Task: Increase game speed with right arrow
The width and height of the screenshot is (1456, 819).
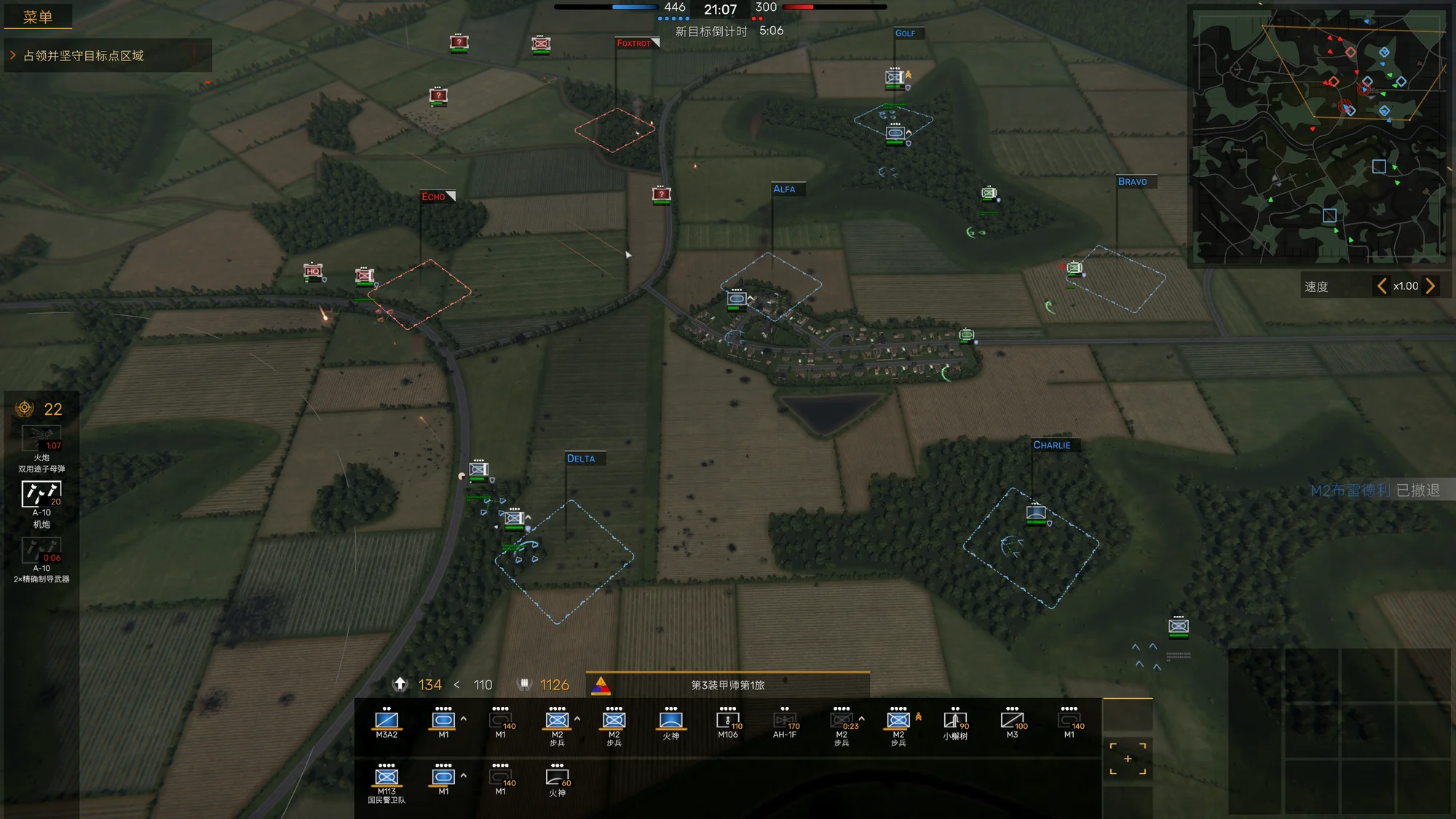Action: click(1431, 286)
